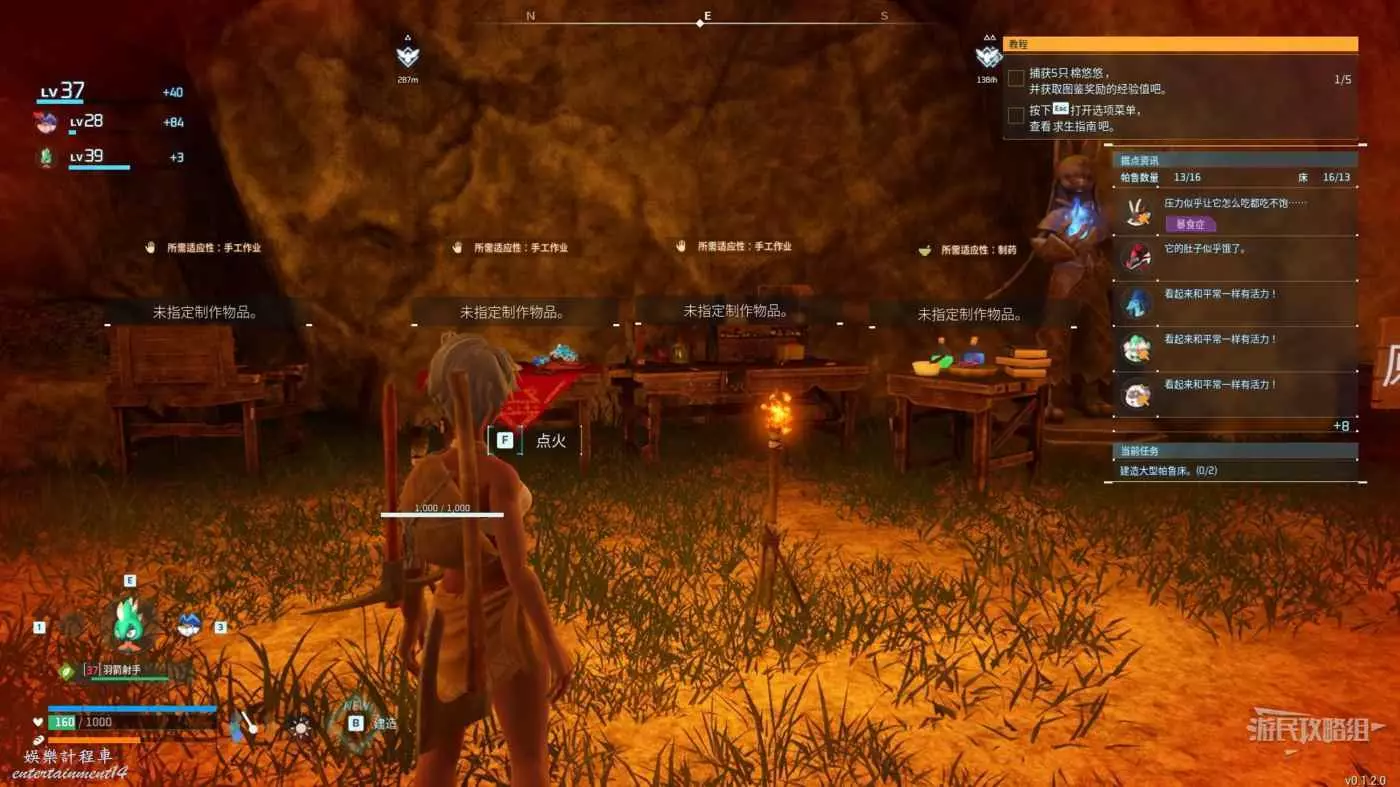Select the purple 暴食症 status tag
This screenshot has height=787, width=1400.
coord(1190,224)
